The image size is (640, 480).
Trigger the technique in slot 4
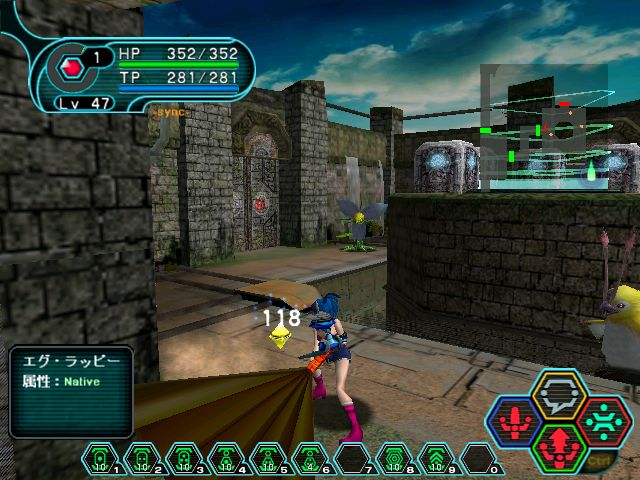[227, 458]
